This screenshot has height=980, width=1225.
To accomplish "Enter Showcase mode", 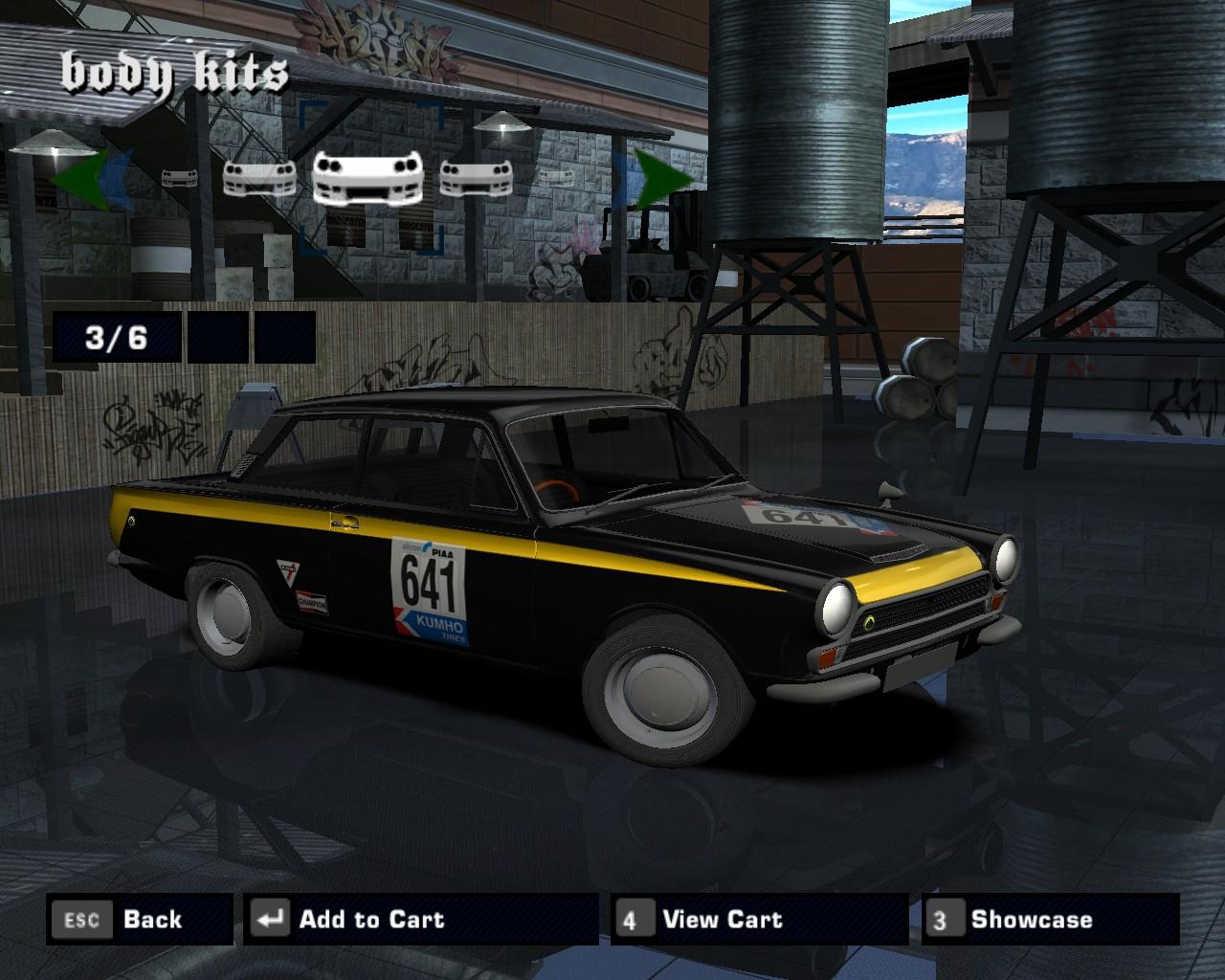I will click(1050, 920).
